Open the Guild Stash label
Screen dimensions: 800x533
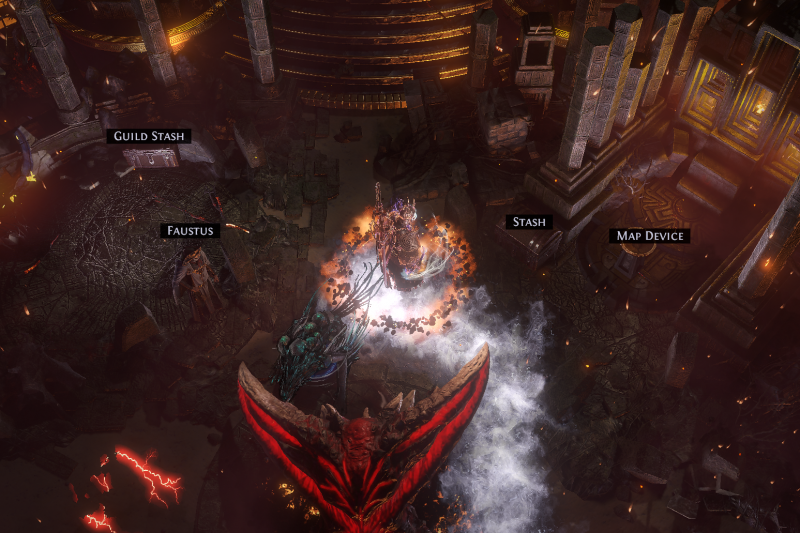149,136
